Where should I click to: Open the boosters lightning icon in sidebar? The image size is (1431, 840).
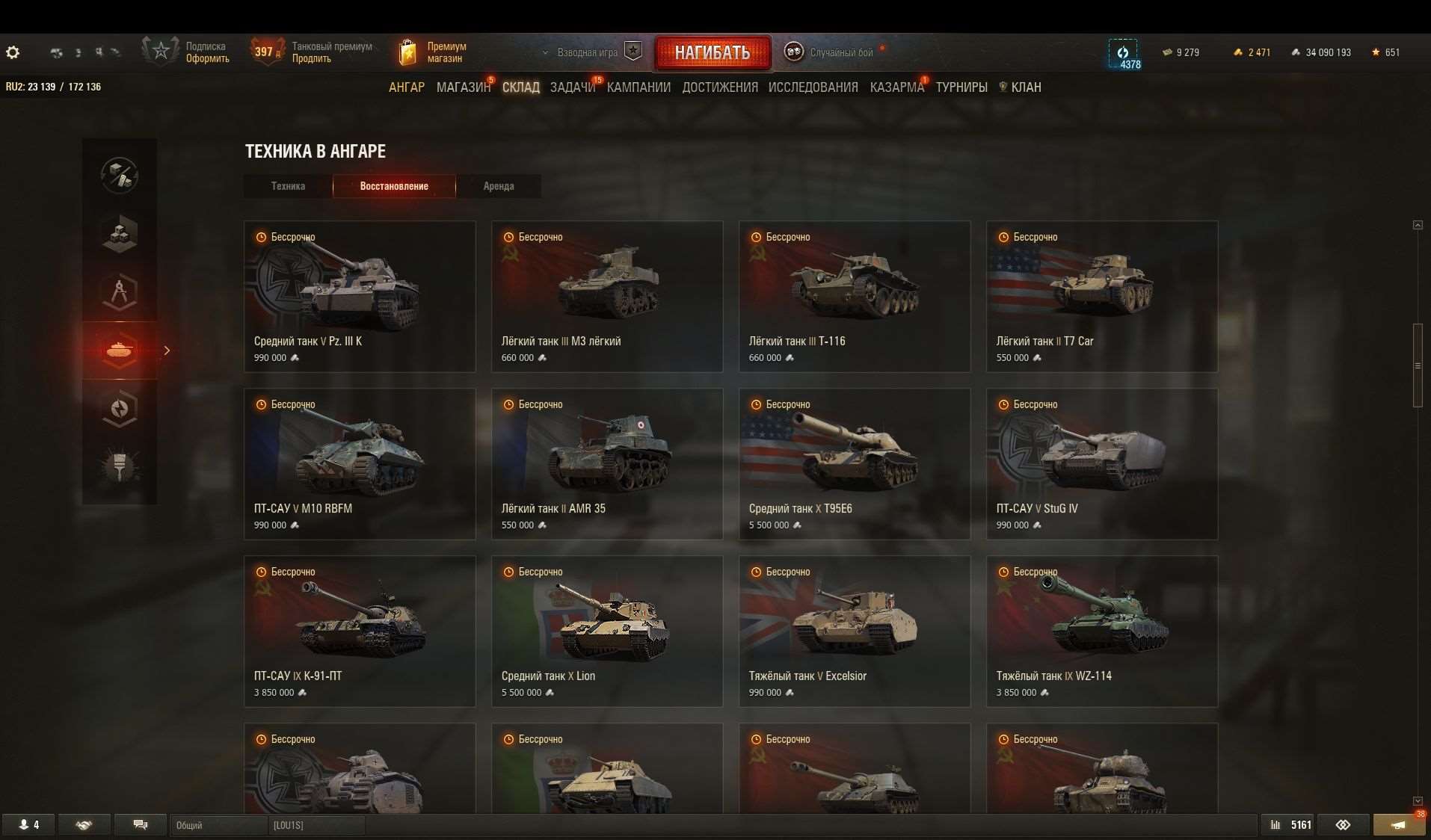pyautogui.click(x=119, y=409)
